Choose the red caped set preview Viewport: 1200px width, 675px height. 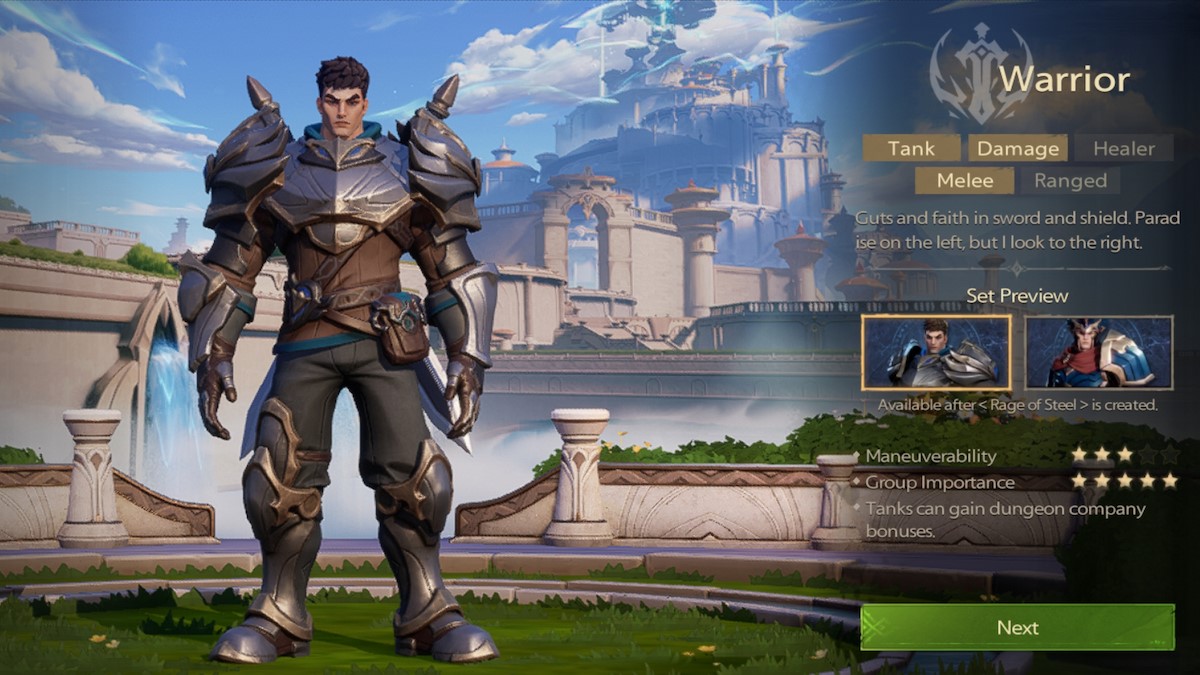tap(1098, 352)
